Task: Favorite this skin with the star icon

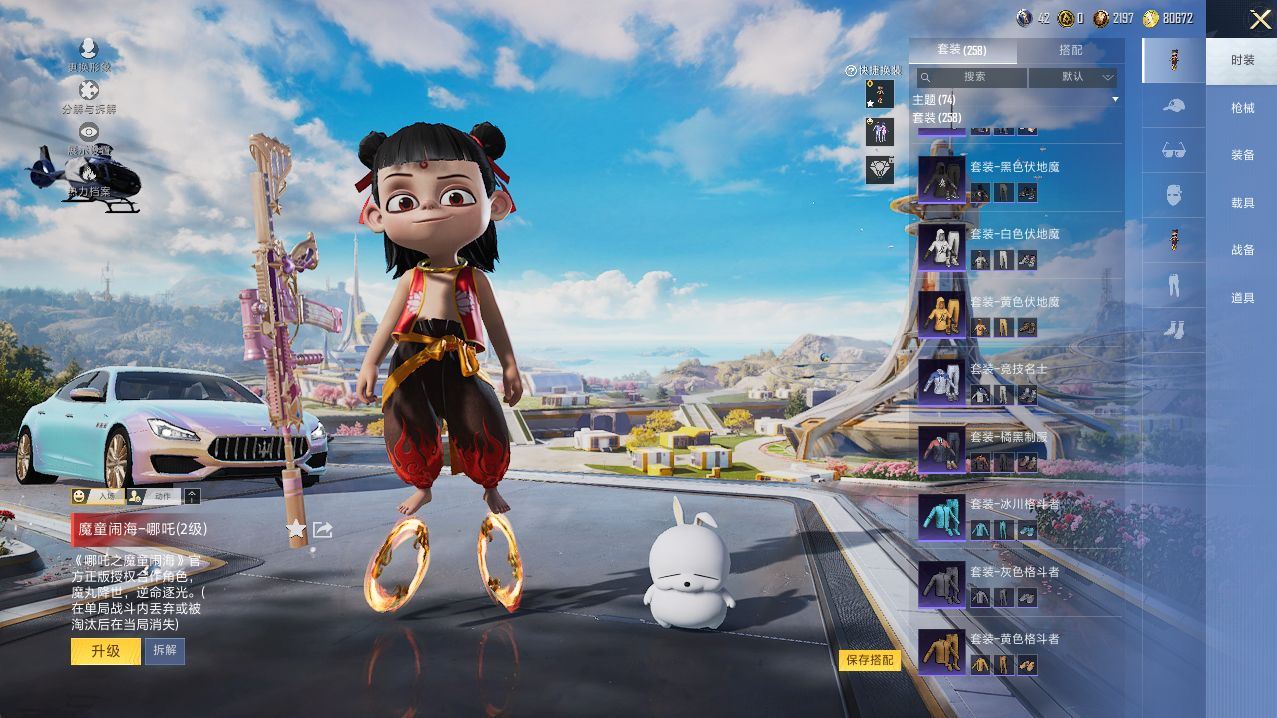Action: (296, 529)
